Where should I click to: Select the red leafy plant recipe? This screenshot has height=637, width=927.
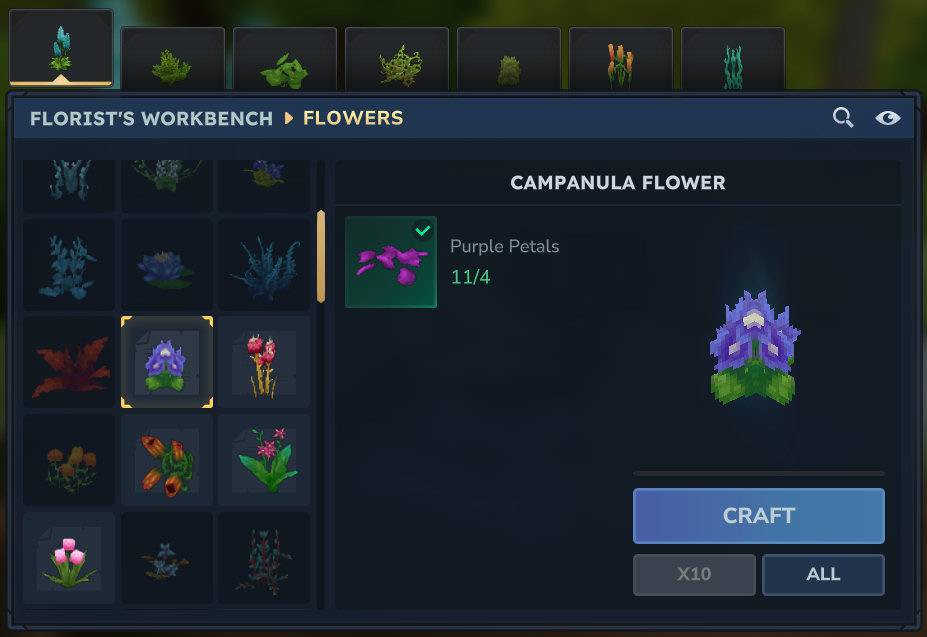pos(69,362)
